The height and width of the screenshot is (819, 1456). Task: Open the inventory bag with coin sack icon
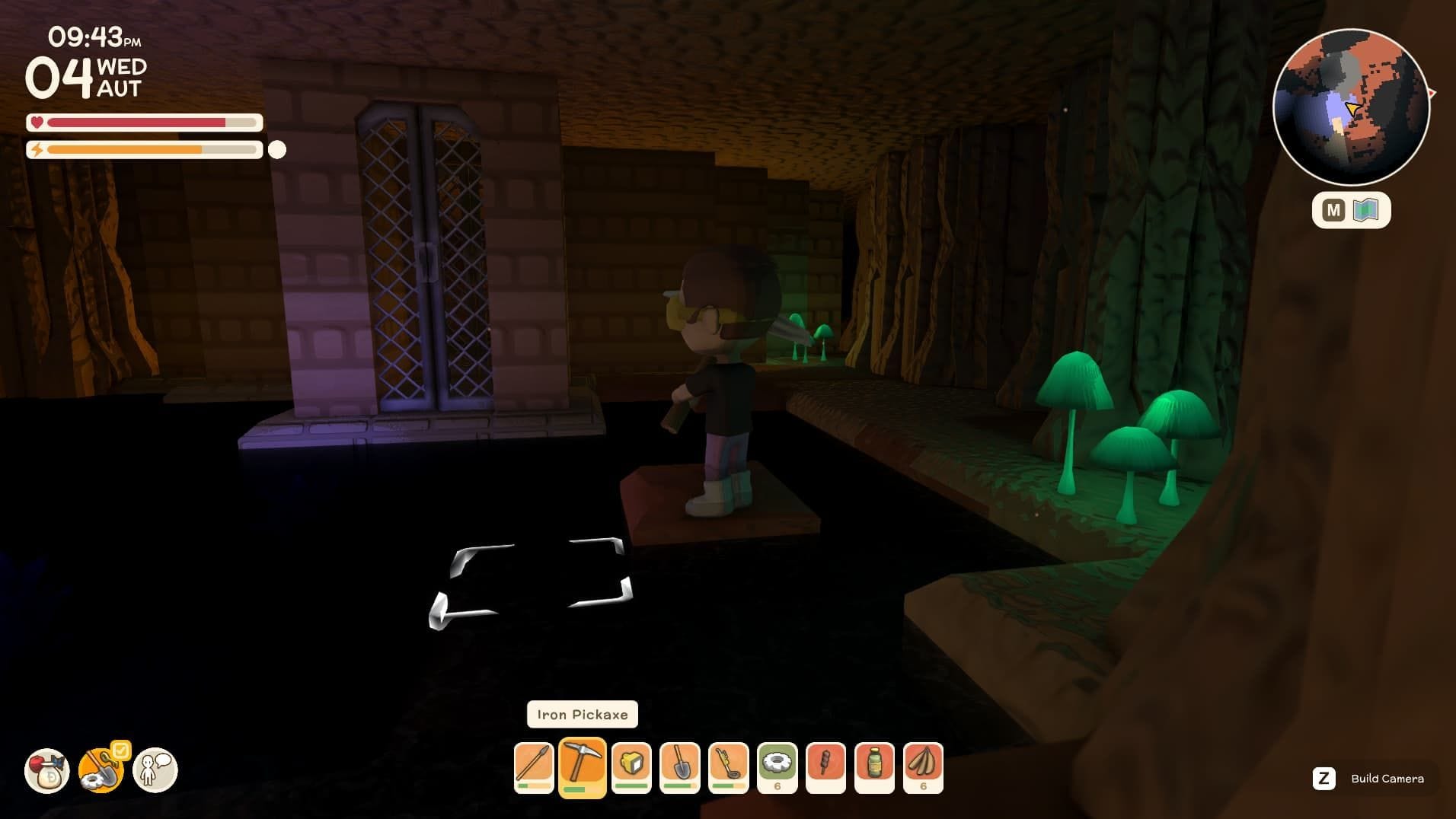point(47,770)
